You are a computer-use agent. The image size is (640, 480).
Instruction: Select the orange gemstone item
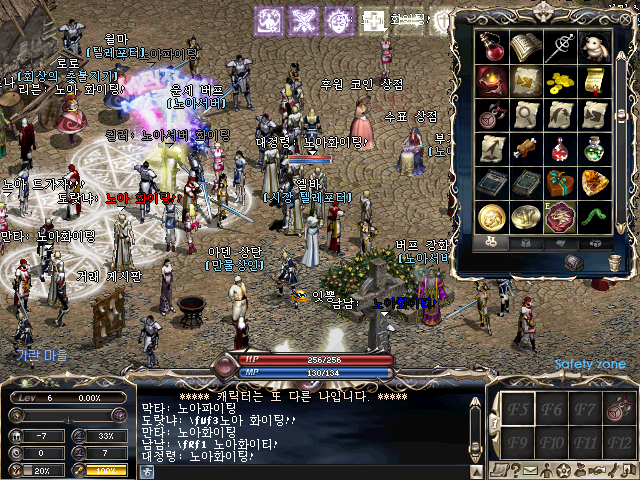point(595,183)
